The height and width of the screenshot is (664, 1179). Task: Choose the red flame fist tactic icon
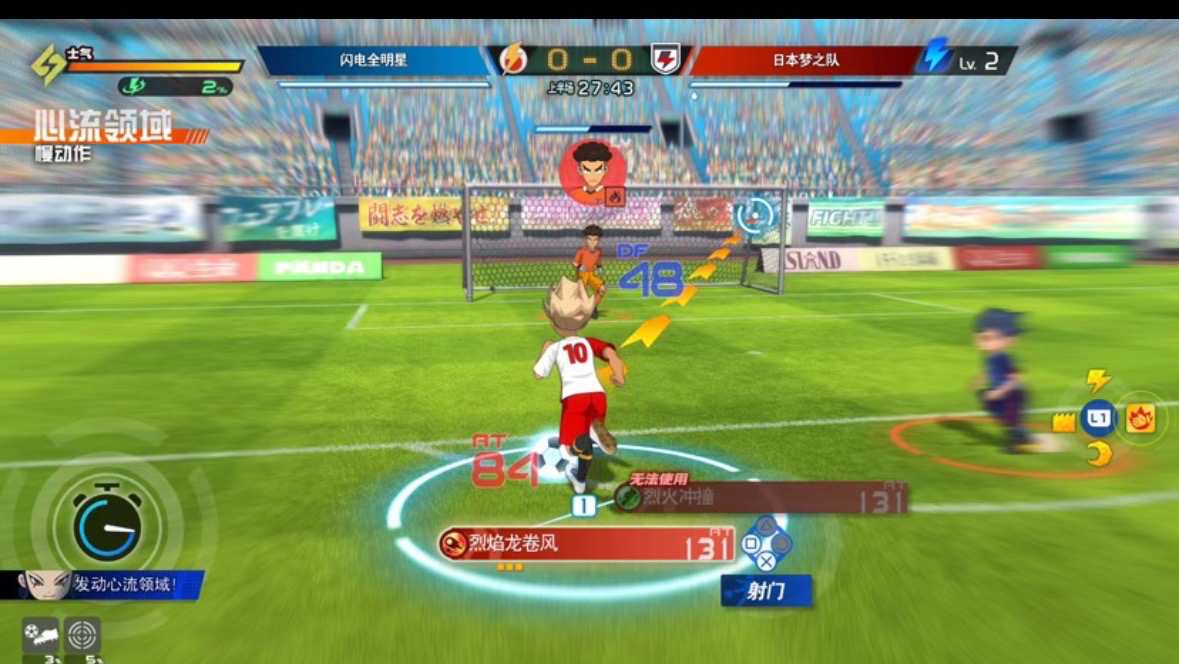coord(1140,418)
